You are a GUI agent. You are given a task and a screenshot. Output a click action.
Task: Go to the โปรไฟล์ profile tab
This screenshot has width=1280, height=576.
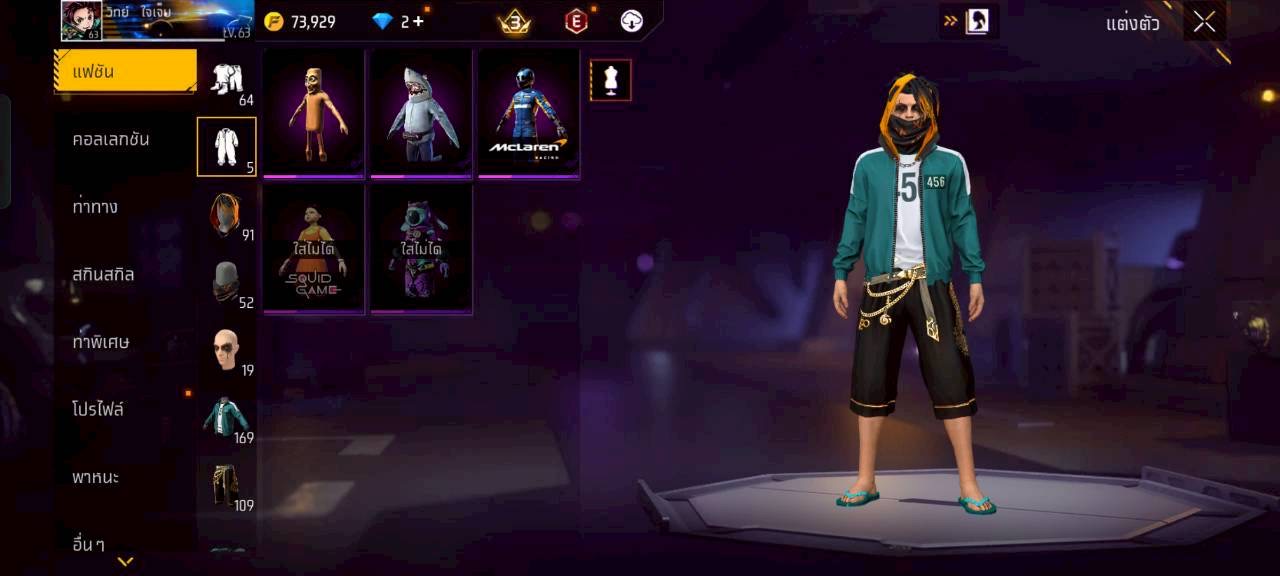[x=98, y=410]
